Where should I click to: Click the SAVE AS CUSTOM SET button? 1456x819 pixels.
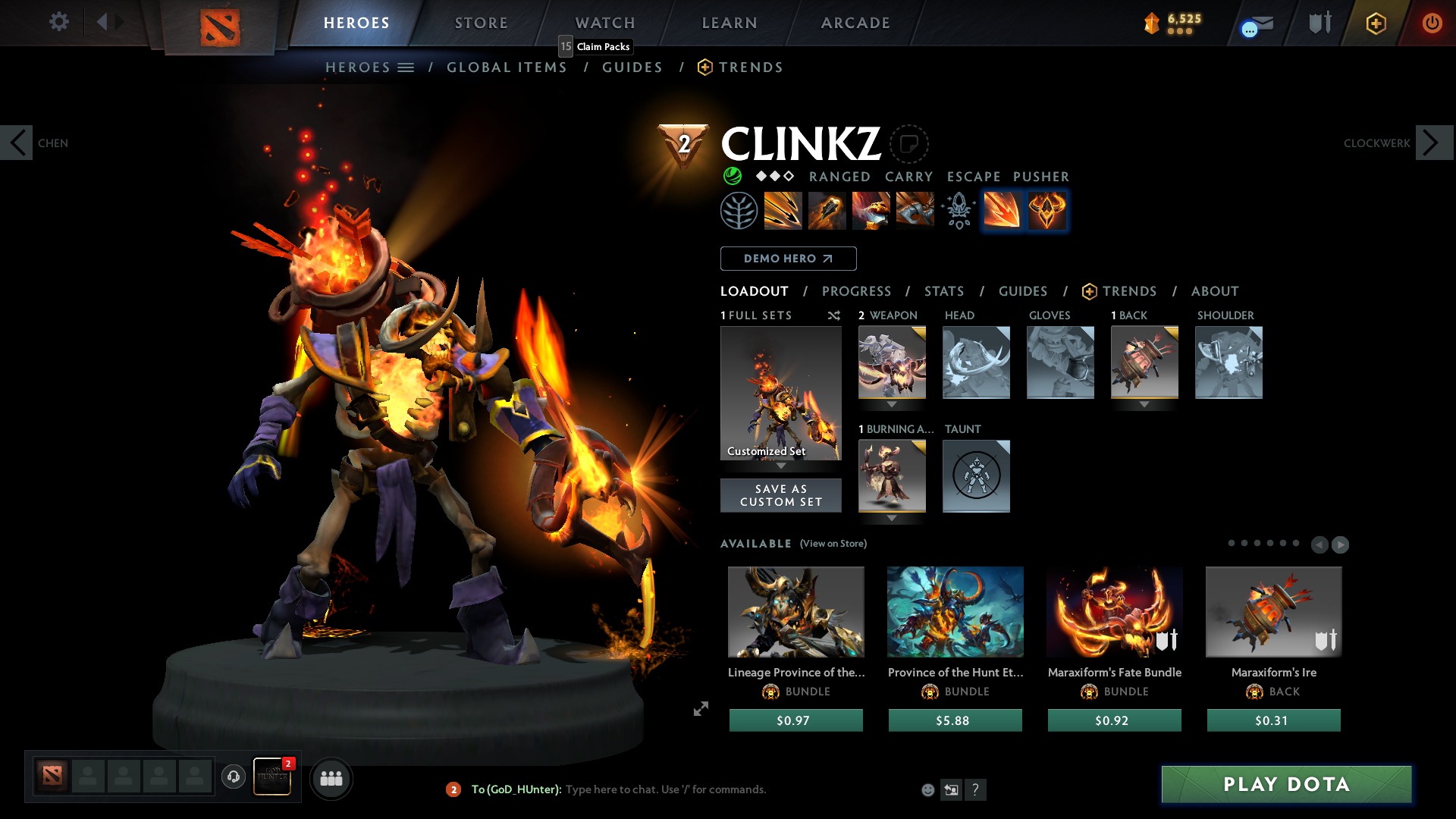click(780, 495)
